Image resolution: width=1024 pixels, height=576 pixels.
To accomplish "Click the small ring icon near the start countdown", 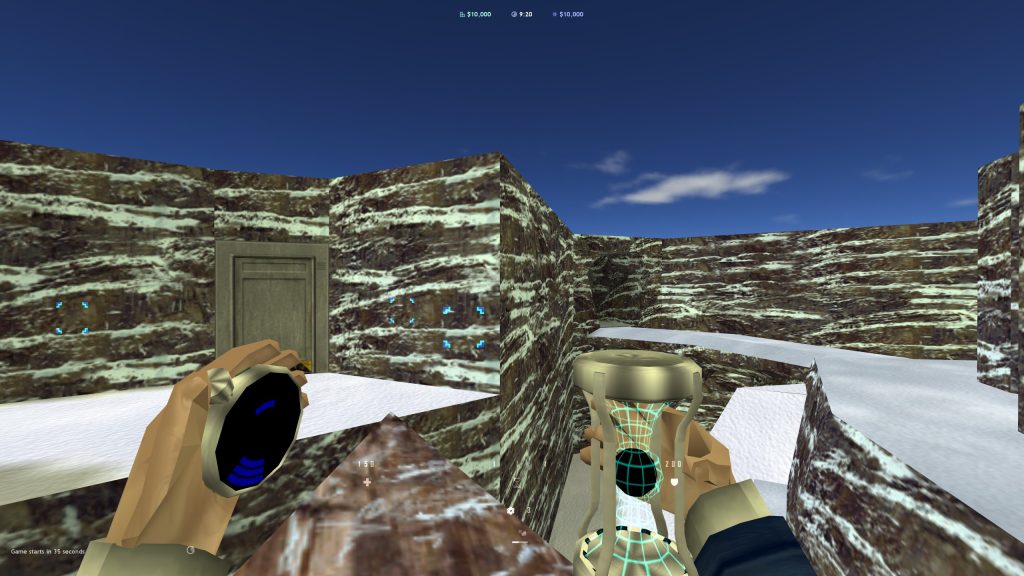I will pos(190,549).
